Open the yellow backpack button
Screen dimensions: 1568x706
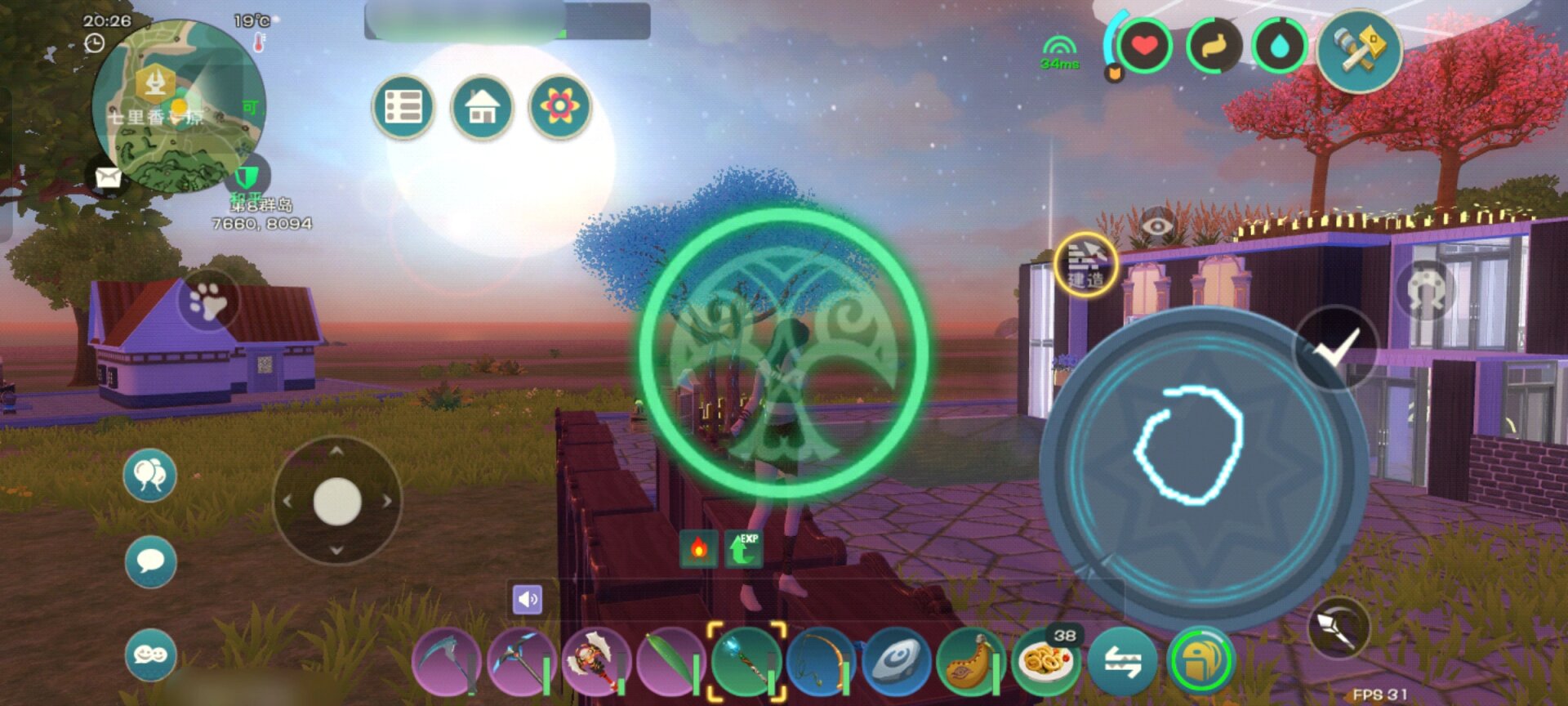coord(1199,661)
